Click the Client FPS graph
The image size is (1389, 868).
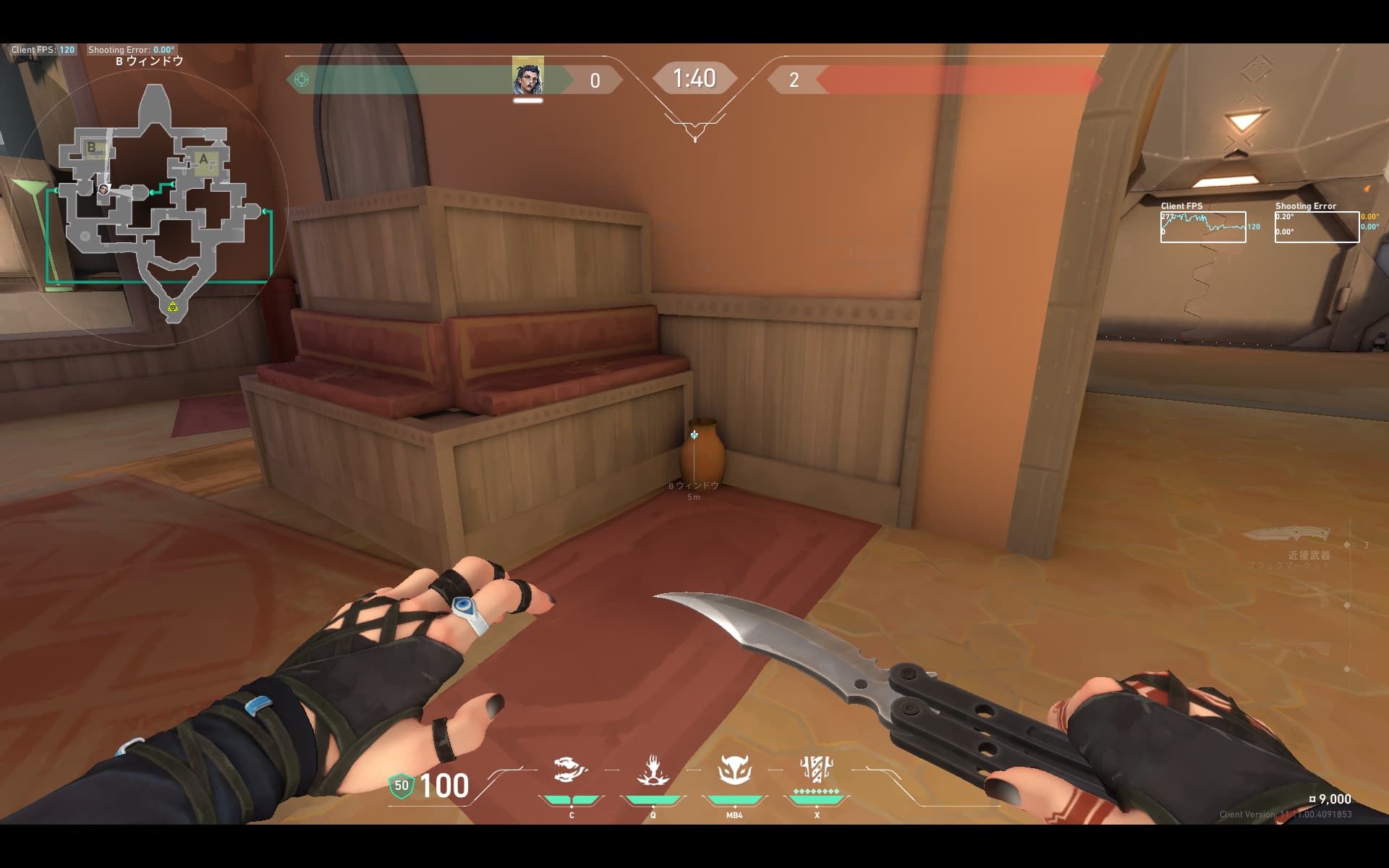(1203, 226)
